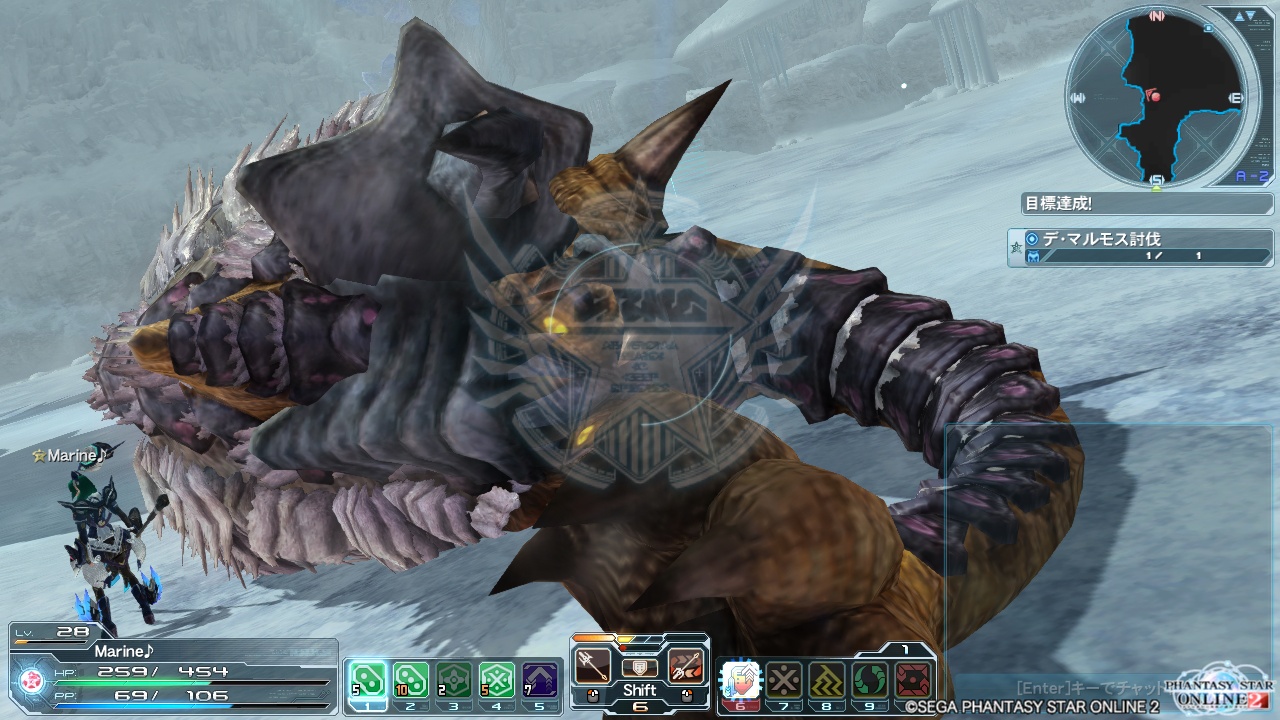Use the green item with count 10
Screen dimensions: 1280x720
click(x=408, y=679)
